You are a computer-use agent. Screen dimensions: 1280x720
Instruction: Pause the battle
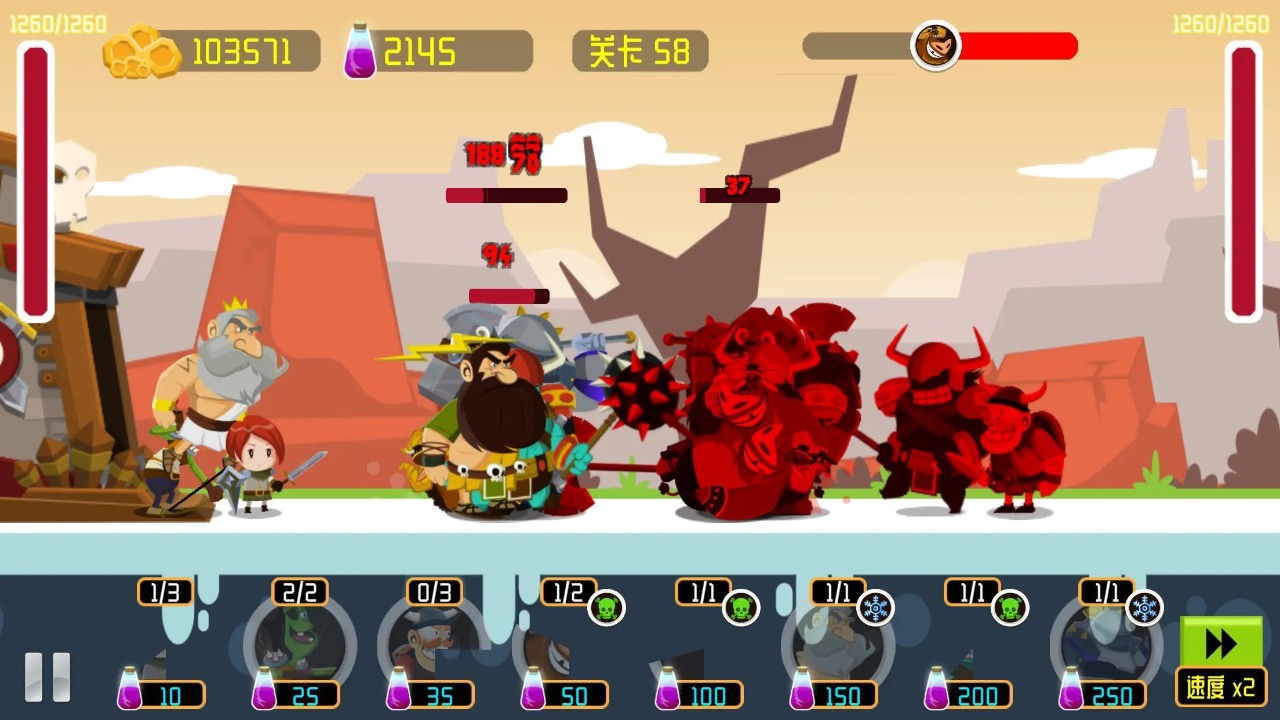pos(47,676)
